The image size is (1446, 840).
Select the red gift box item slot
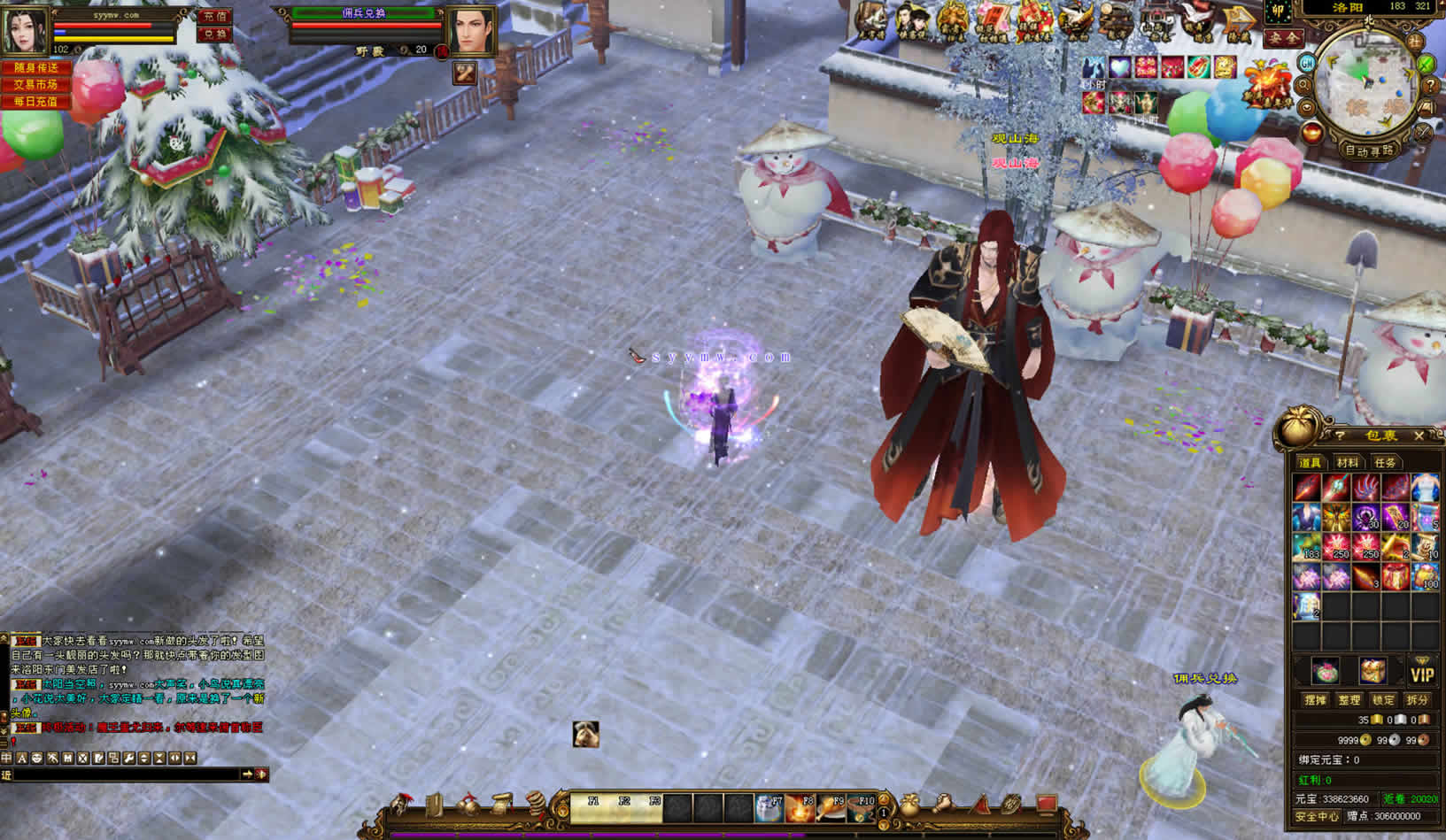1395,577
